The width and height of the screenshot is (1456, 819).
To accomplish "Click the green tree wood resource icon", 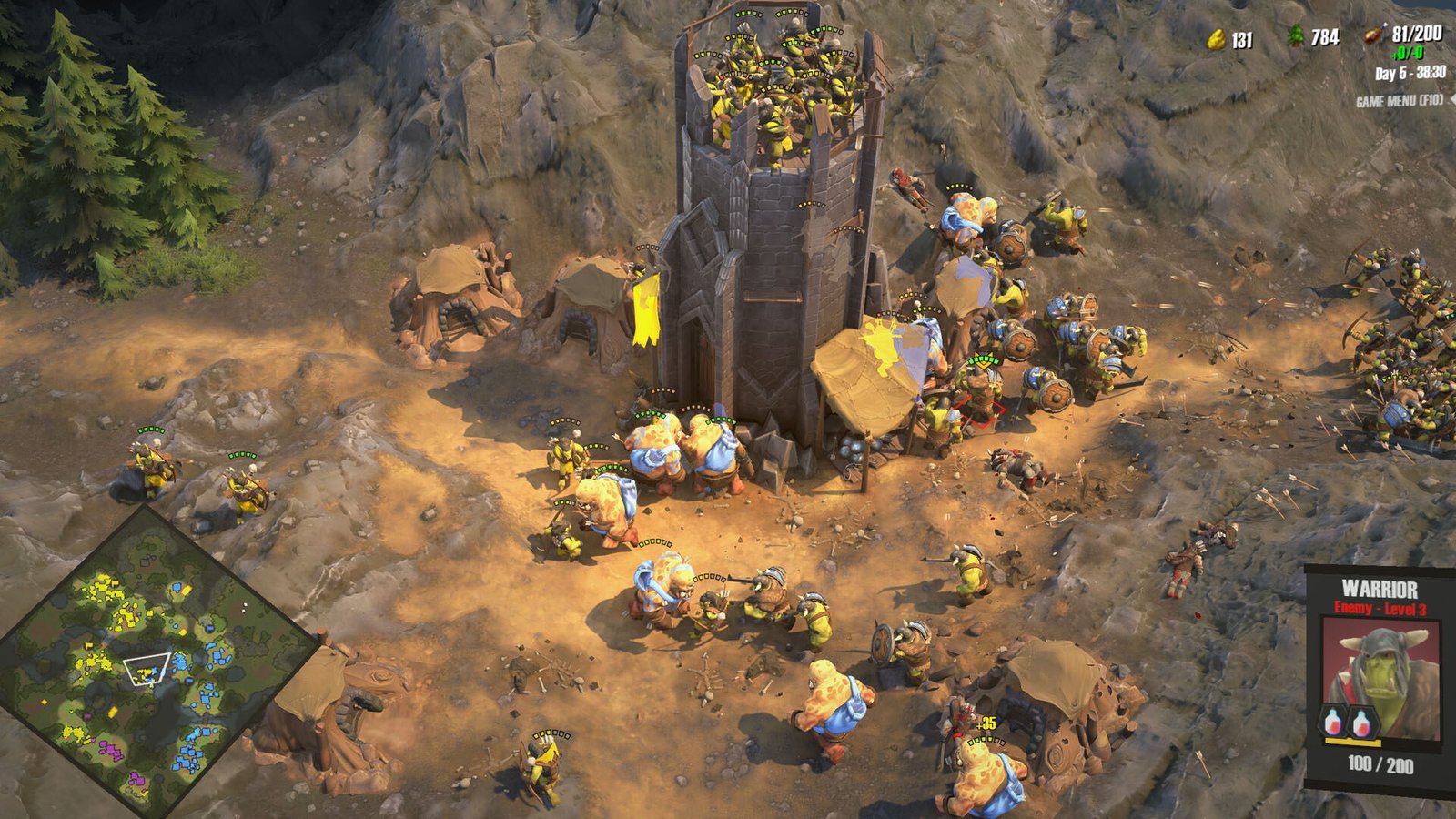I will pyautogui.click(x=1296, y=36).
